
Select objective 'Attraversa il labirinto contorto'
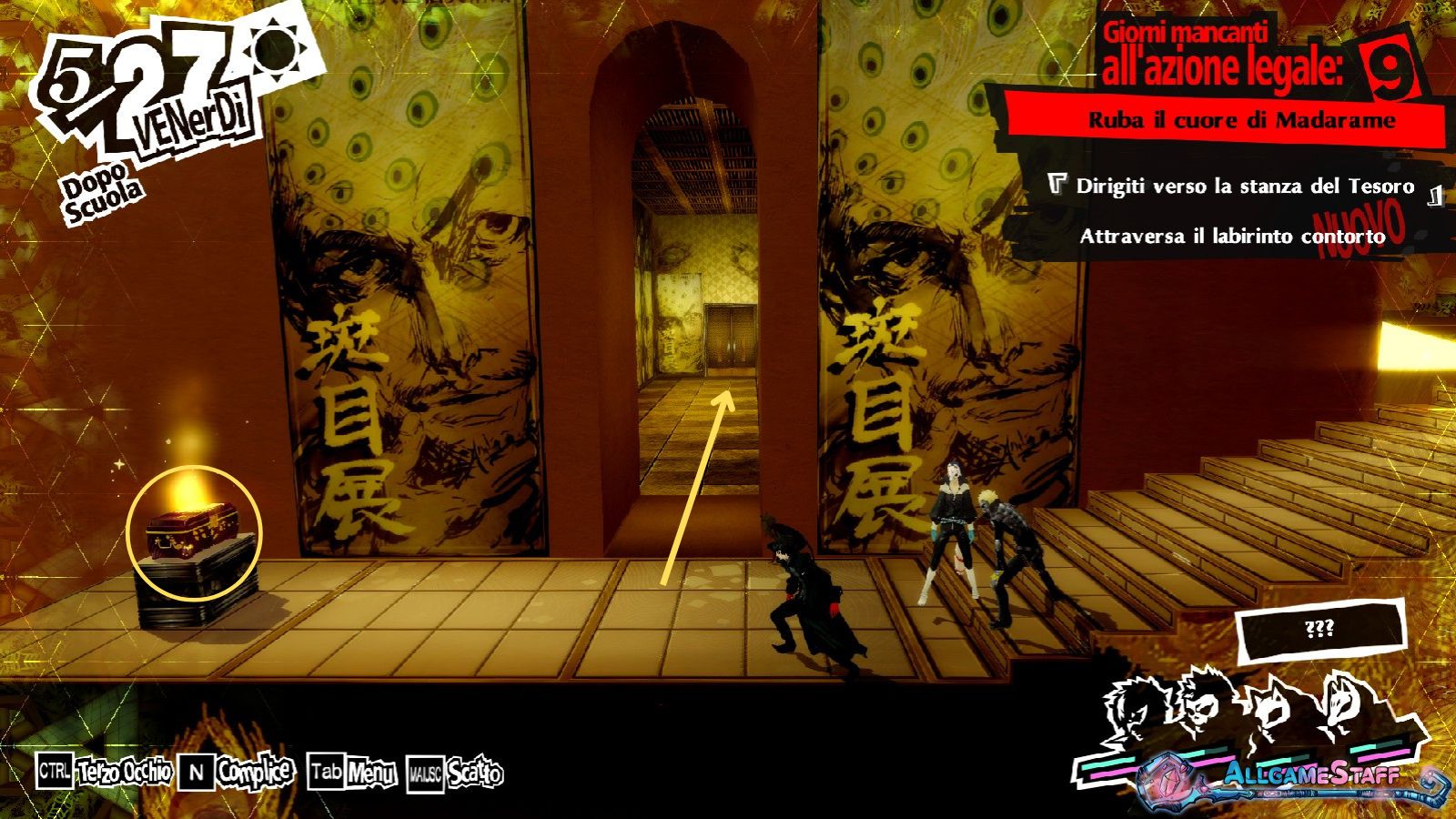point(1231,237)
